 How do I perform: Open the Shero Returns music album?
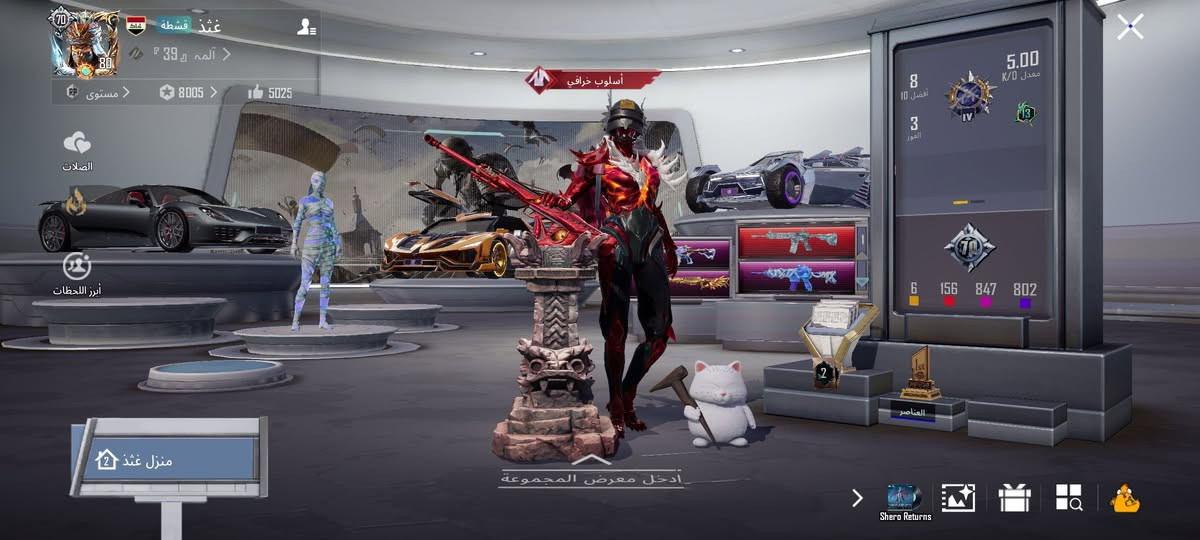coord(905,500)
